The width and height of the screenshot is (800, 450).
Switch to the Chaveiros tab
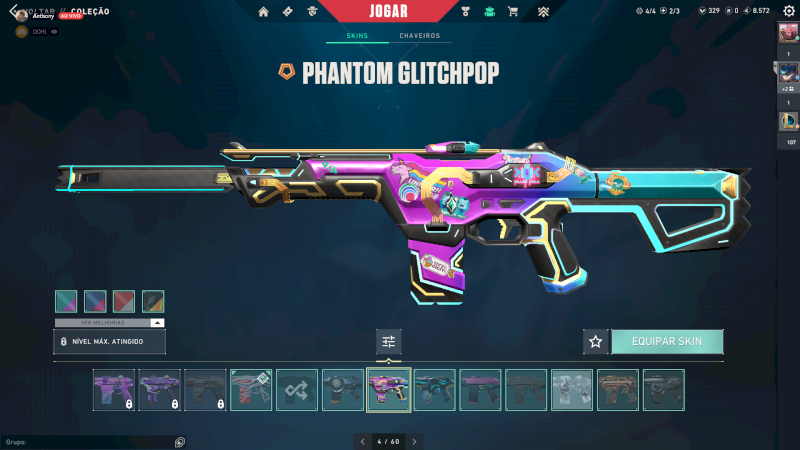tap(419, 36)
